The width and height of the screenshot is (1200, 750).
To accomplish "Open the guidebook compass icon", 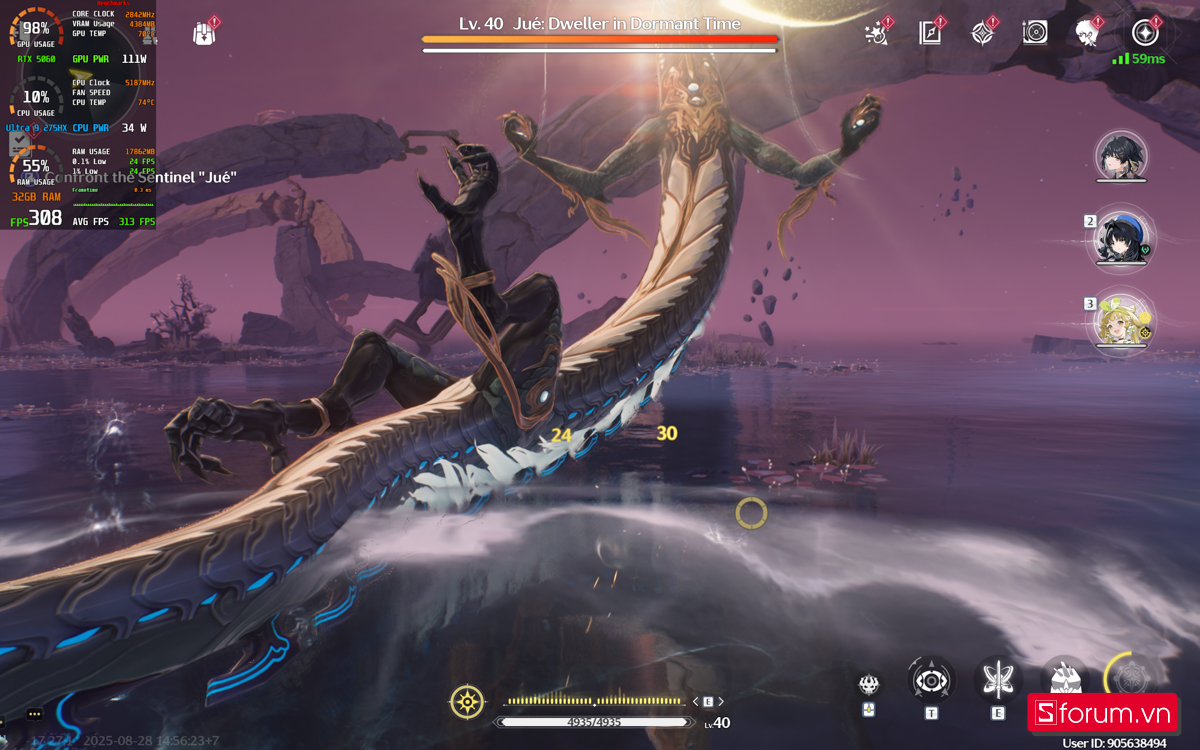I will pyautogui.click(x=930, y=32).
